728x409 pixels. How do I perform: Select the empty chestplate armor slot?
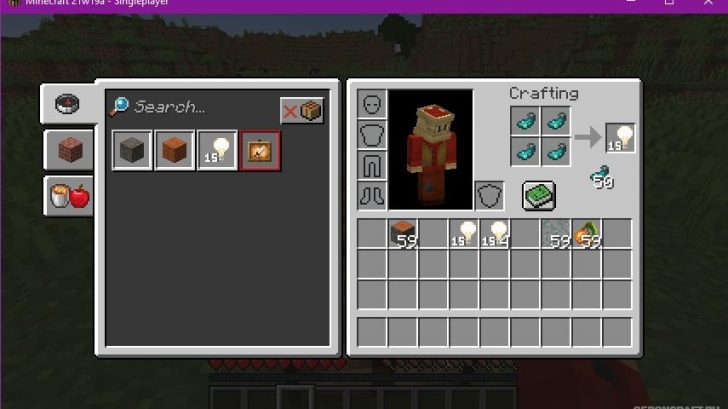click(x=371, y=135)
